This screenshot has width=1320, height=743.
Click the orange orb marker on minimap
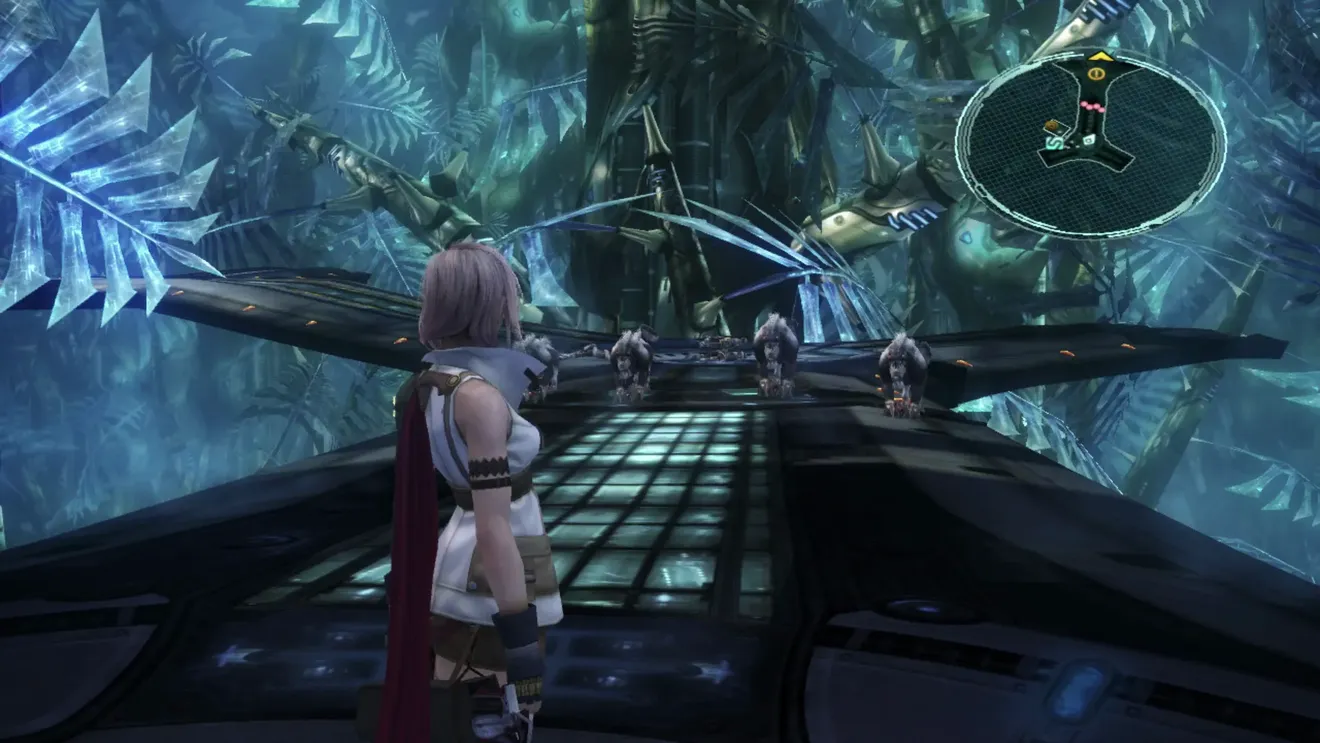(1053, 126)
